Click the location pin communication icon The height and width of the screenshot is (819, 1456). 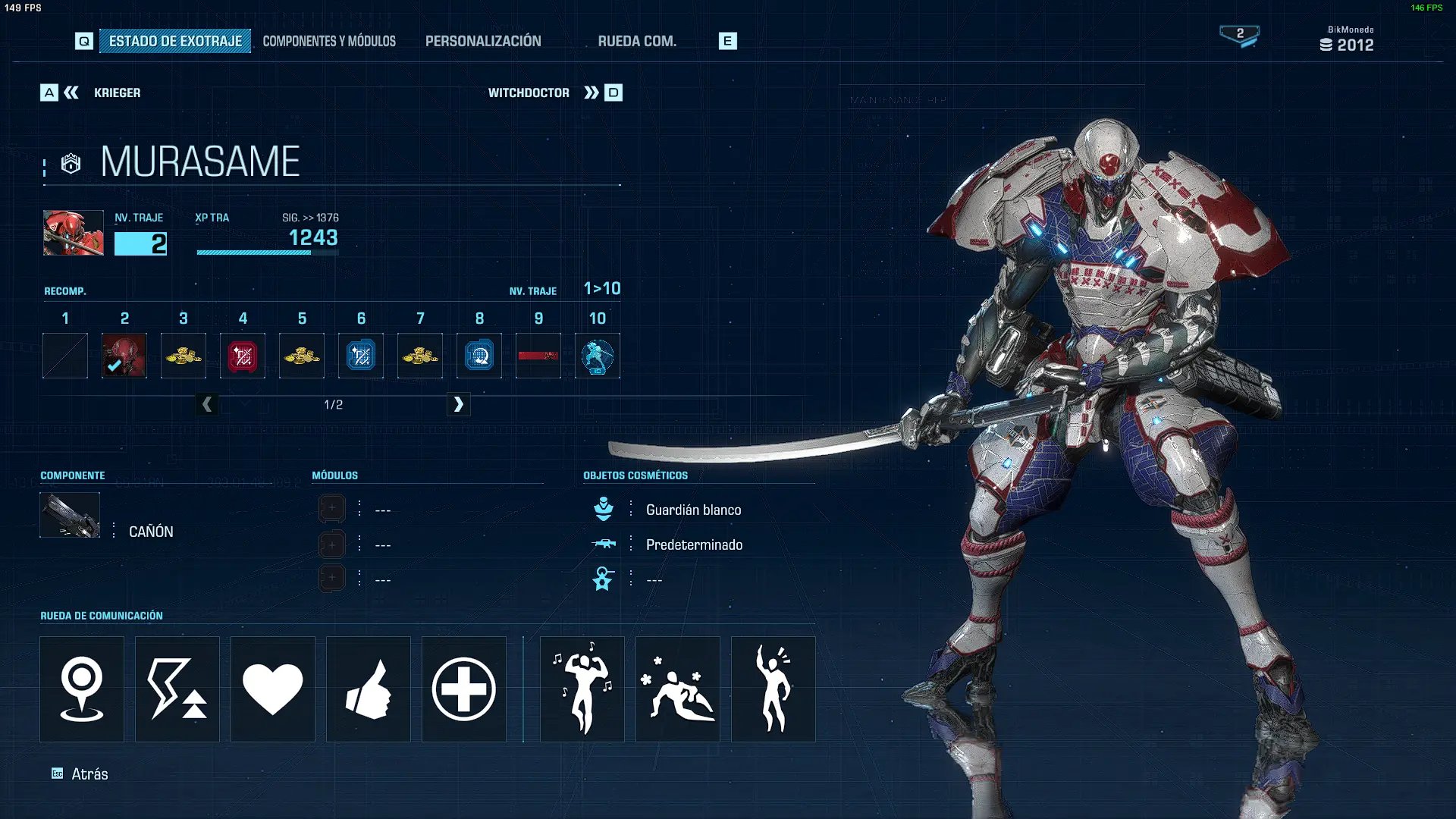82,689
